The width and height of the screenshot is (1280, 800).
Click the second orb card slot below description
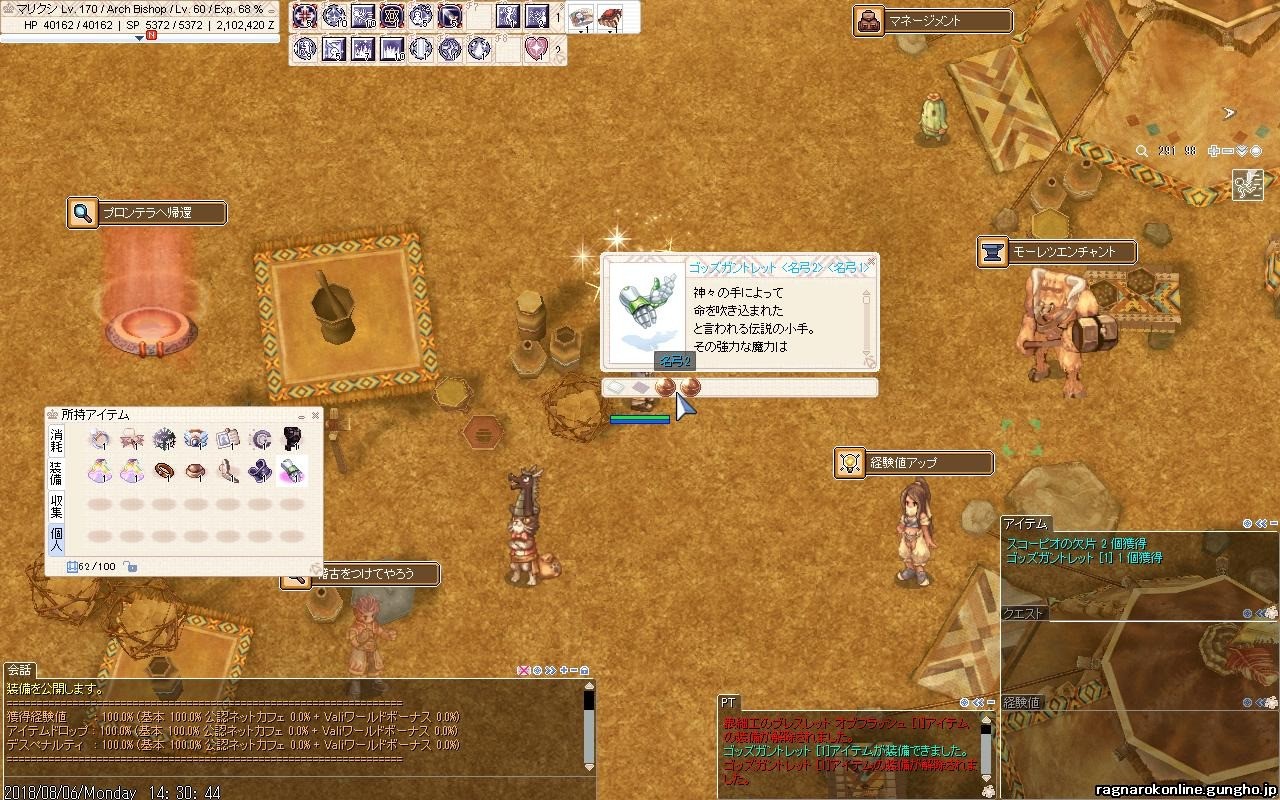(690, 387)
